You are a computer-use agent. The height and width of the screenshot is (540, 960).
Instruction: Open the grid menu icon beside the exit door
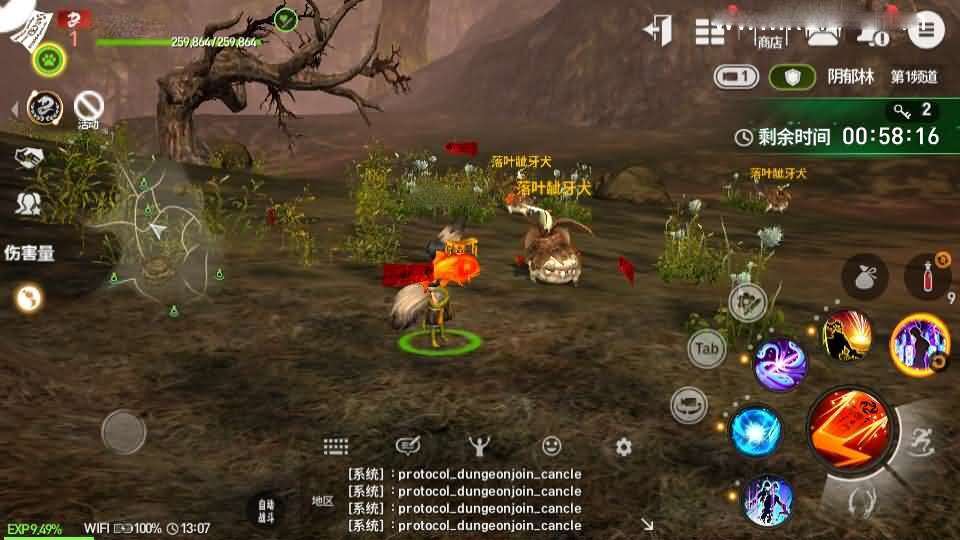click(710, 31)
